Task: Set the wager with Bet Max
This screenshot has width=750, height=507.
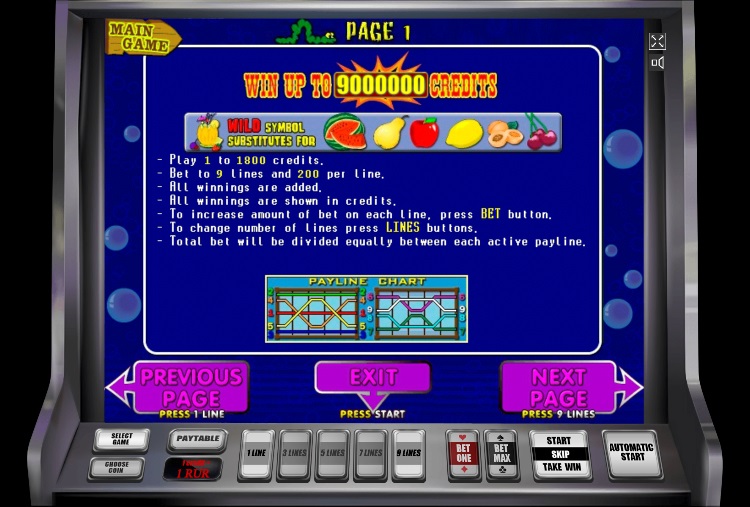Action: tap(500, 455)
